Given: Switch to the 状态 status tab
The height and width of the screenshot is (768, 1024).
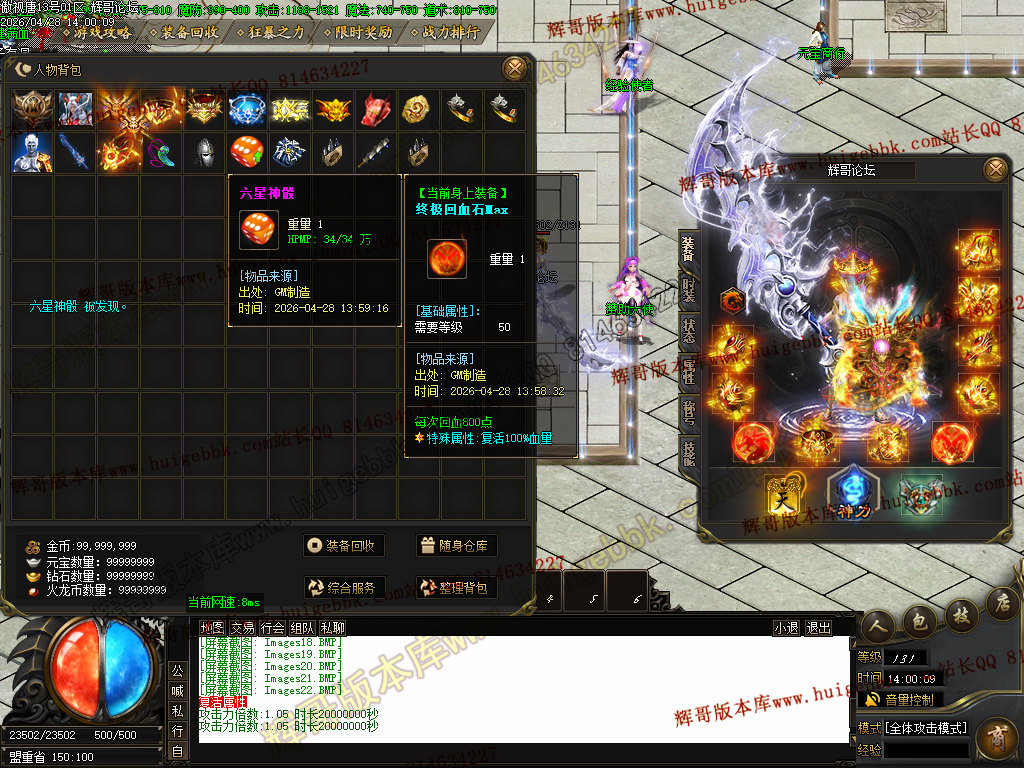Looking at the screenshot, I should [x=688, y=332].
